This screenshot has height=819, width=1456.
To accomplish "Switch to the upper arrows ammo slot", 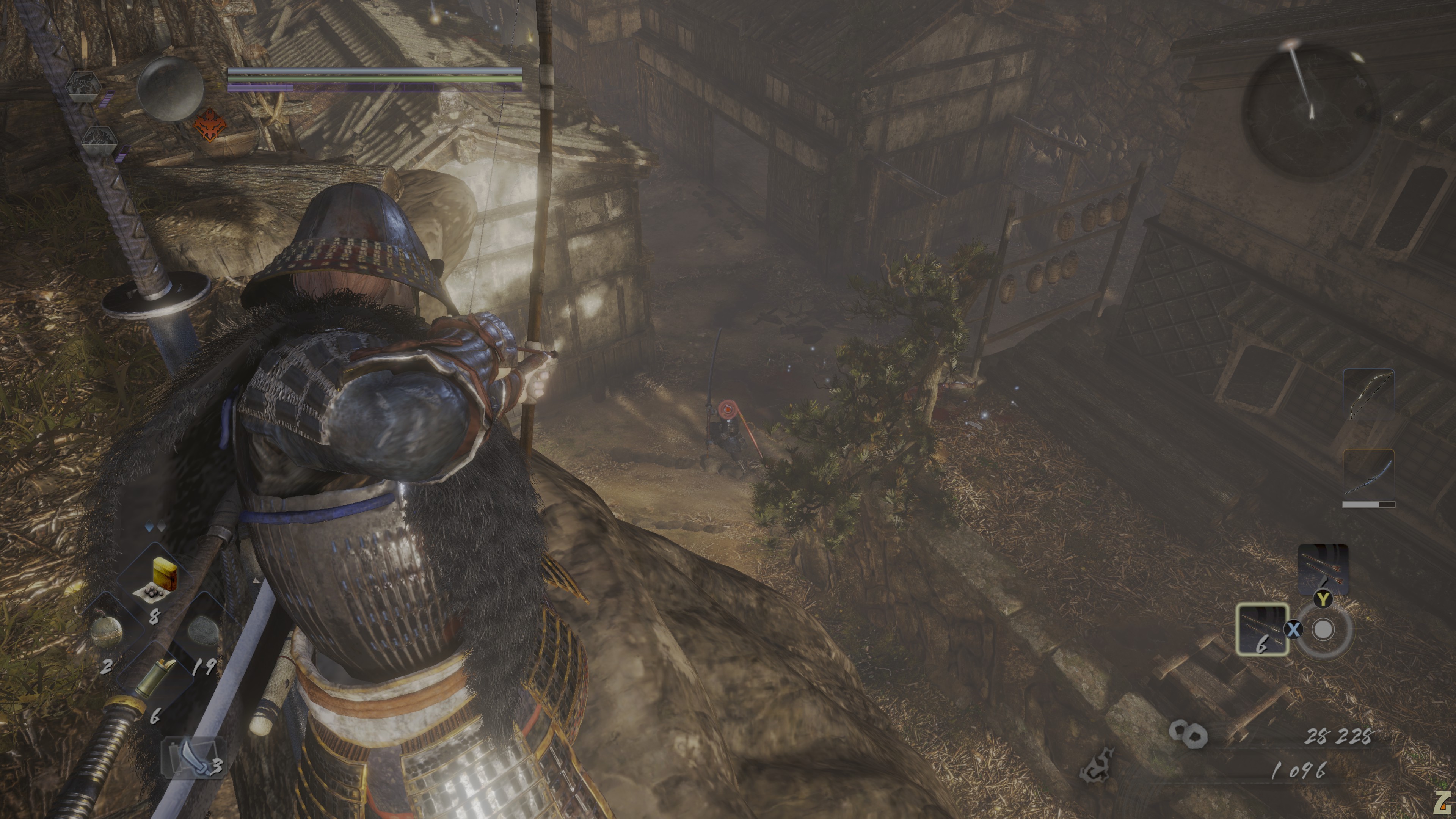I will click(x=1323, y=569).
